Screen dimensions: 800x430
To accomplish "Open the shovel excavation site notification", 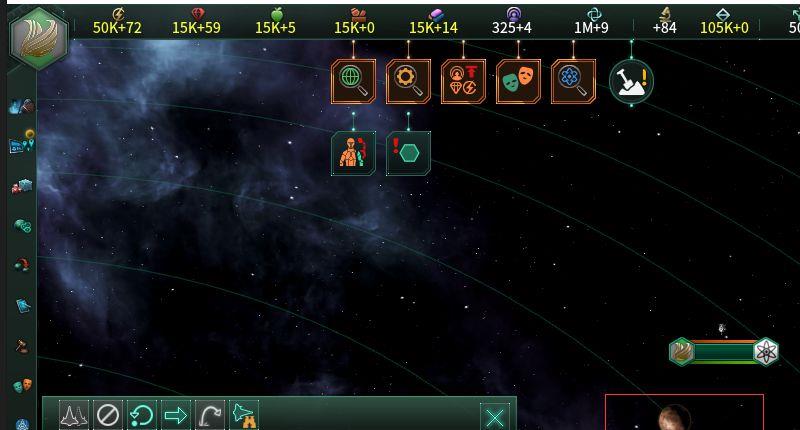I will click(x=631, y=82).
